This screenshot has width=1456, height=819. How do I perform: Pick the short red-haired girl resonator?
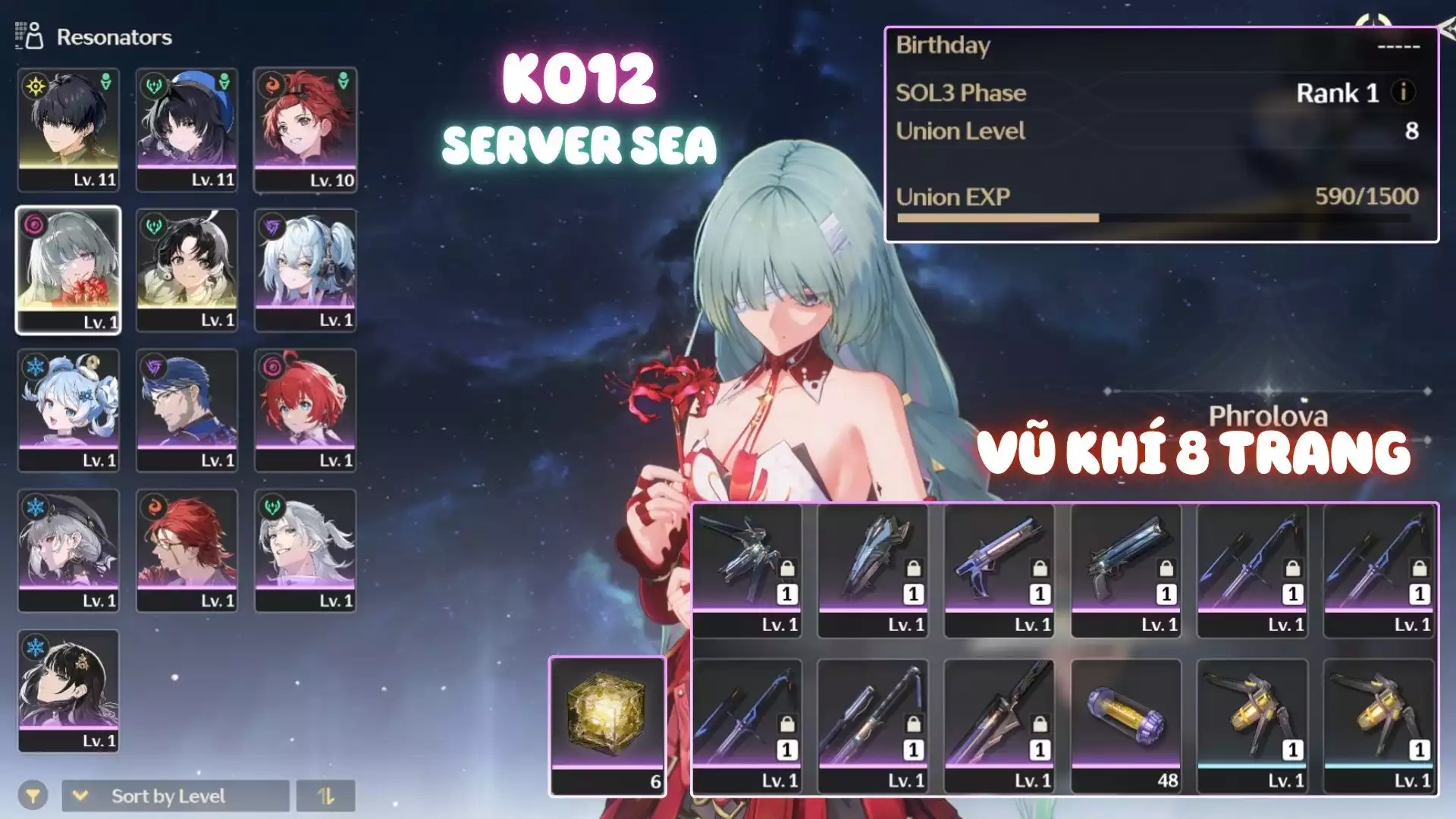click(305, 409)
